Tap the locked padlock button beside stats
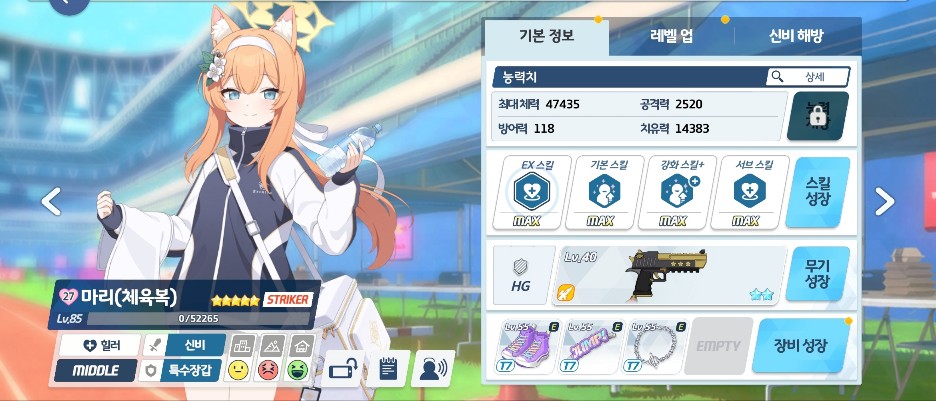936x401 pixels. (817, 117)
